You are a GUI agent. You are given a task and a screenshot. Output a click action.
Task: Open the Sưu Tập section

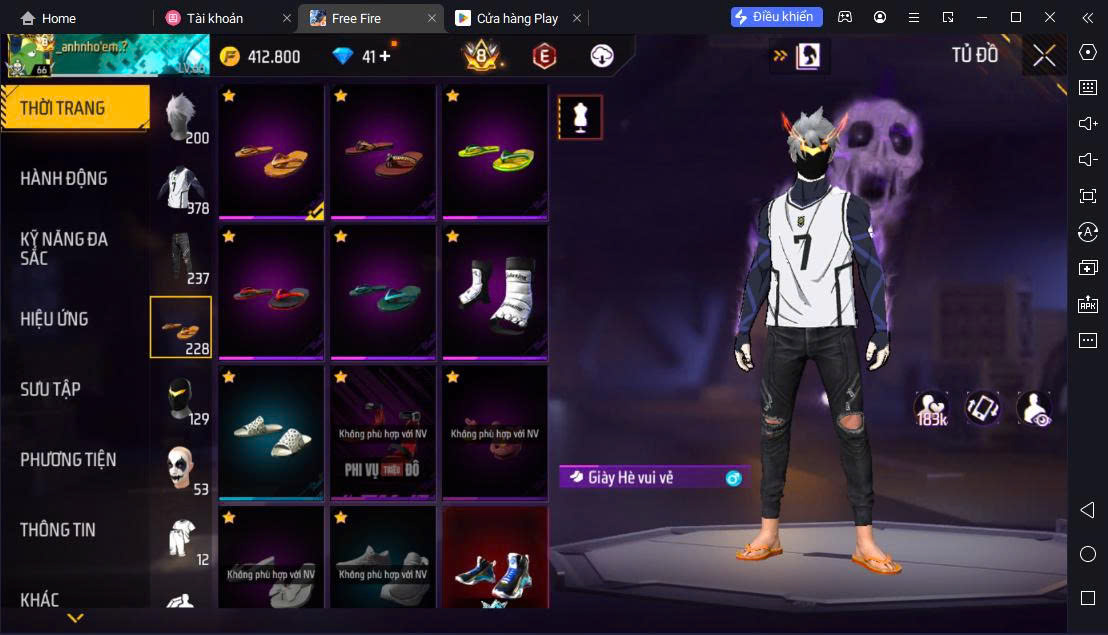click(51, 389)
